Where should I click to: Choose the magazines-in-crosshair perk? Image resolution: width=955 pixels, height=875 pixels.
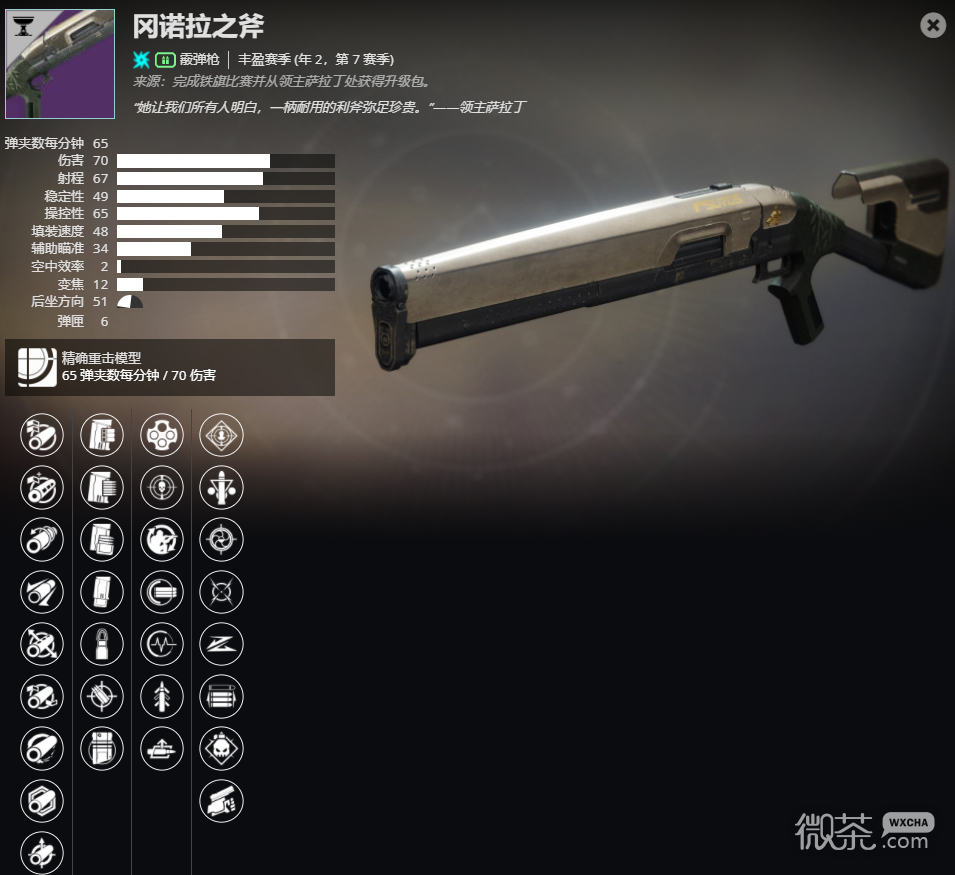click(x=102, y=695)
